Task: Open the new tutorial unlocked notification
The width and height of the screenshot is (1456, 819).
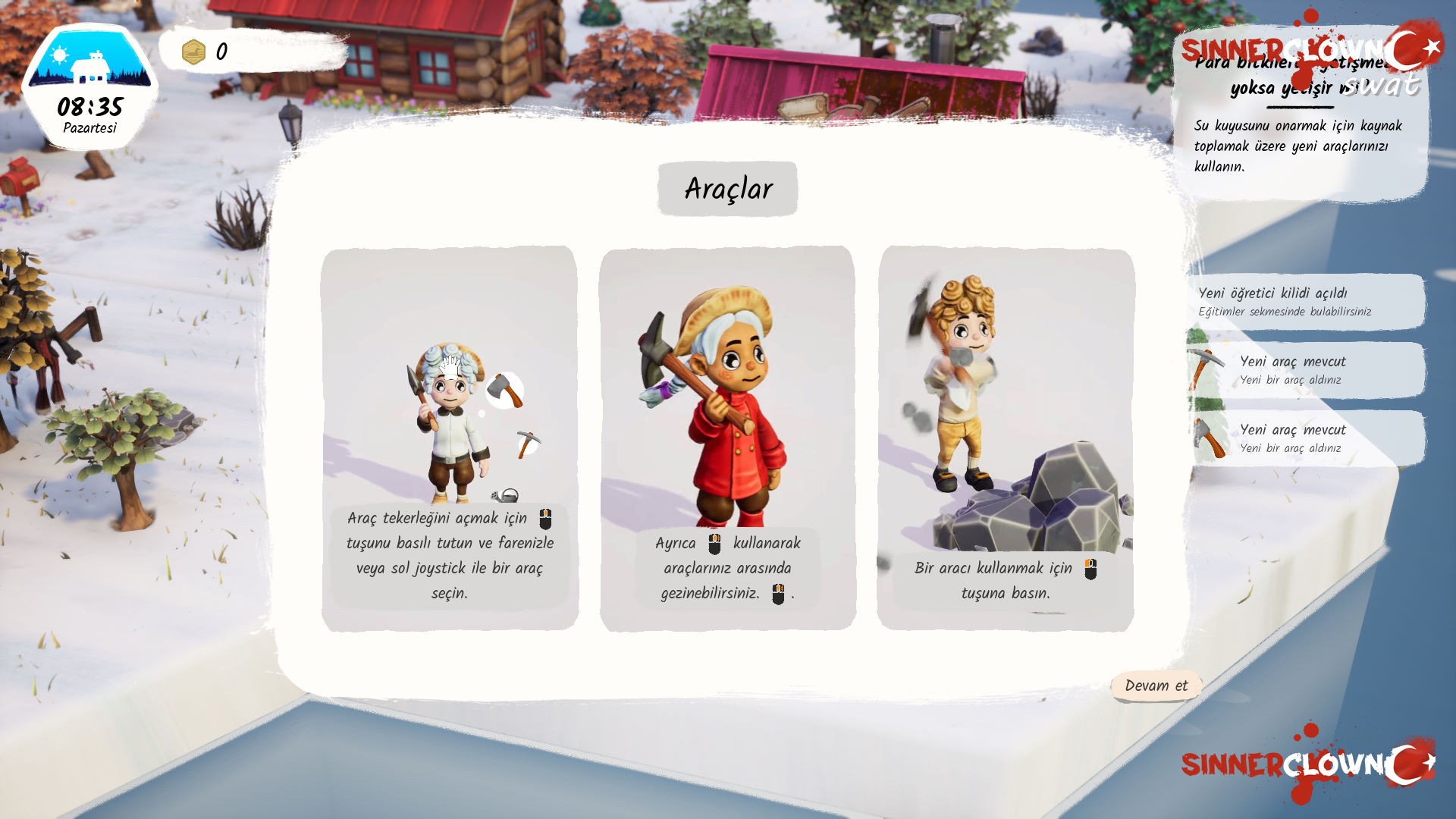Action: point(1306,301)
